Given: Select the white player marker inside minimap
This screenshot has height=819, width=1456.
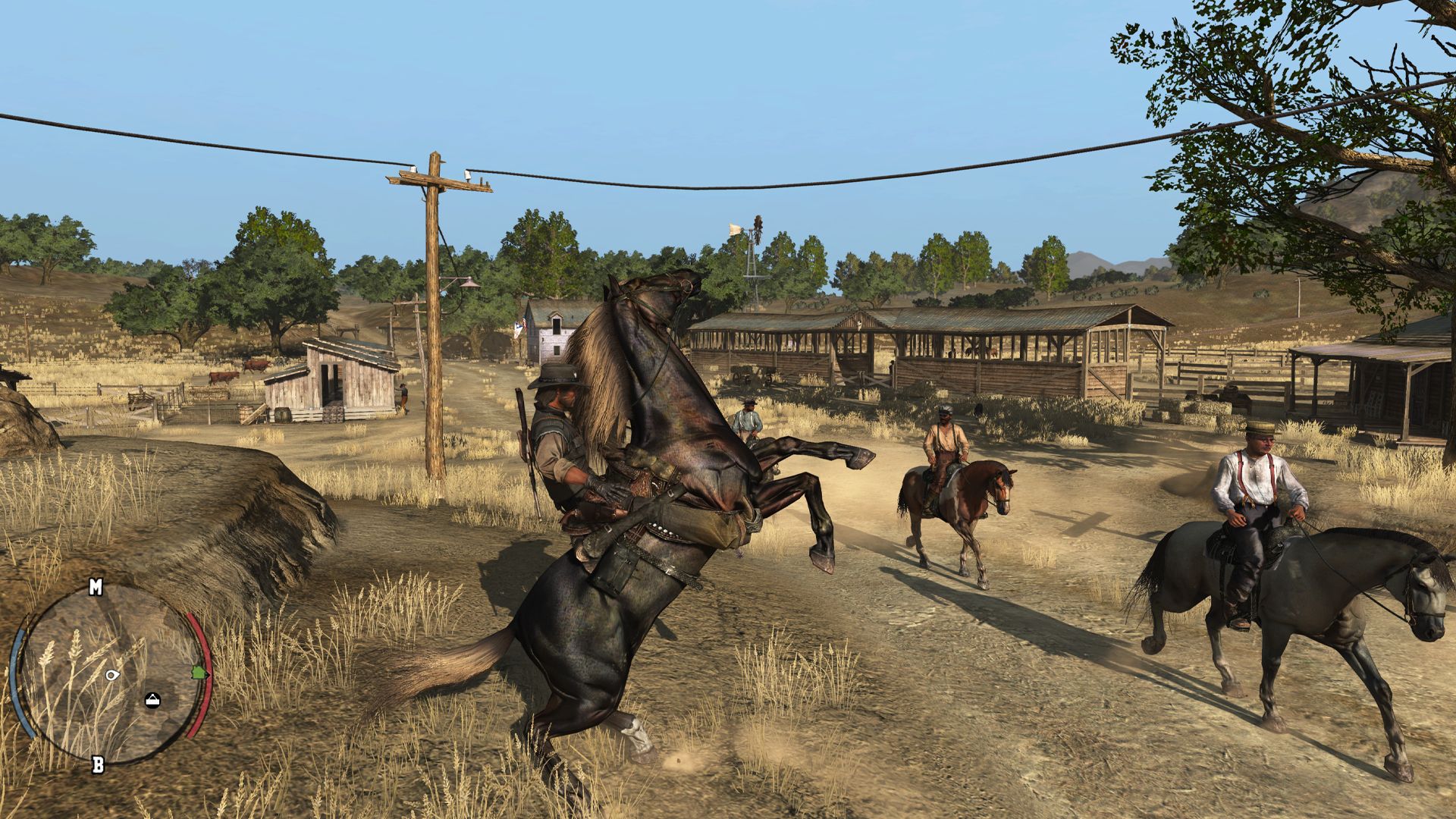Looking at the screenshot, I should (x=112, y=675).
